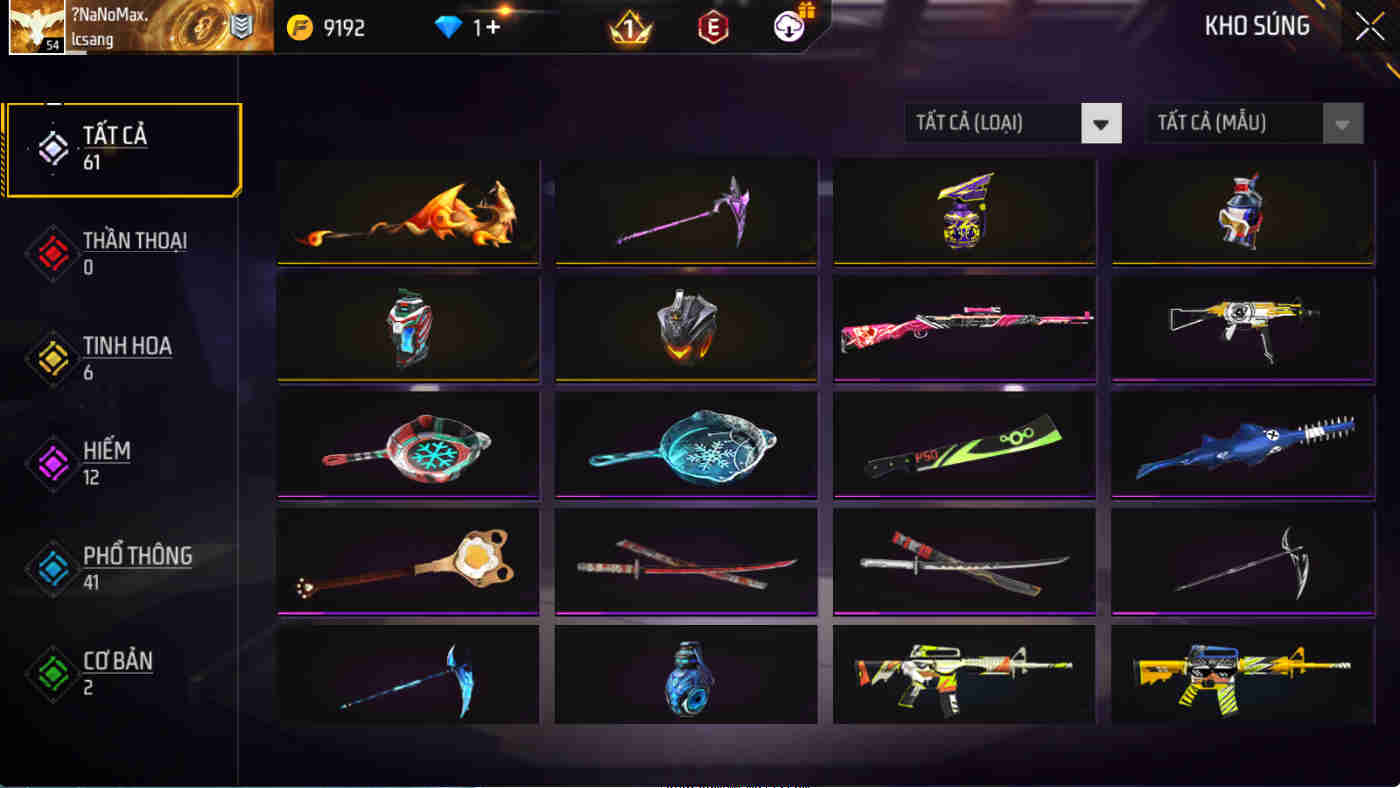Viewport: 1400px width, 788px height.
Task: Select the blue PHỔ THÔNG rarity diamond icon
Action: pyautogui.click(x=52, y=567)
